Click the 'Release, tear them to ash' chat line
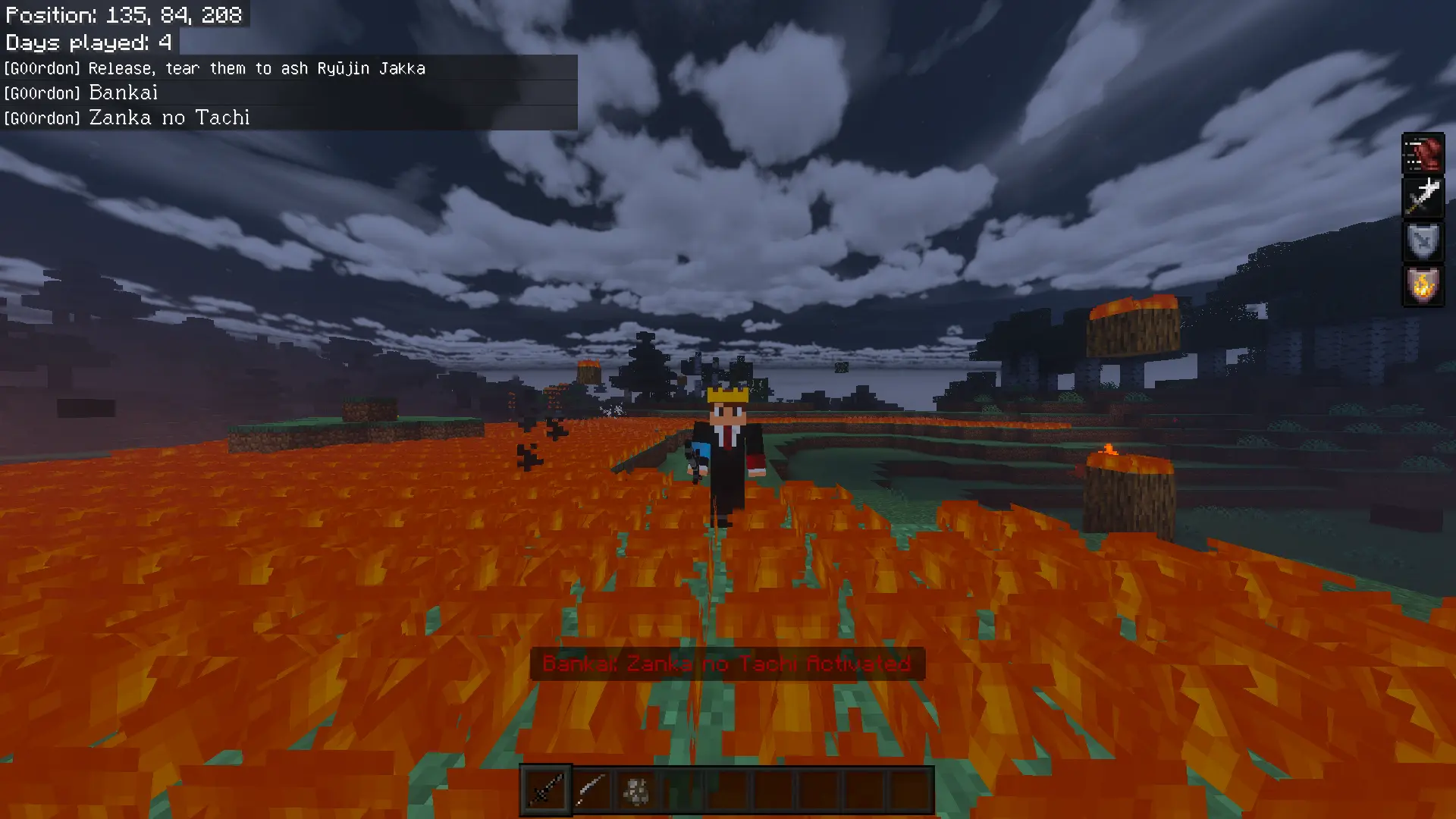Viewport: 1456px width, 819px height. click(x=256, y=68)
